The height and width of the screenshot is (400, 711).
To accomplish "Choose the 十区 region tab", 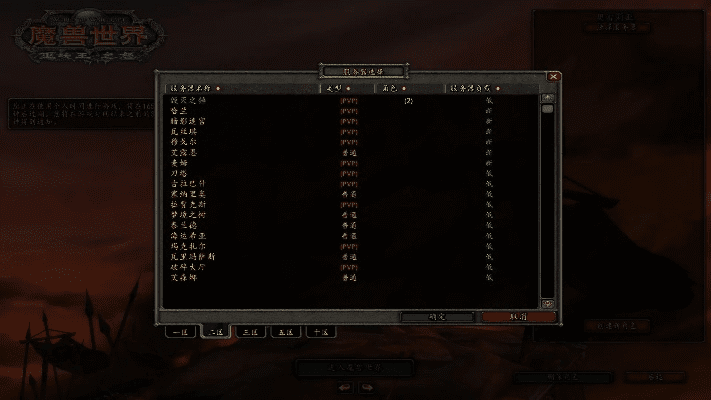I will click(x=320, y=331).
